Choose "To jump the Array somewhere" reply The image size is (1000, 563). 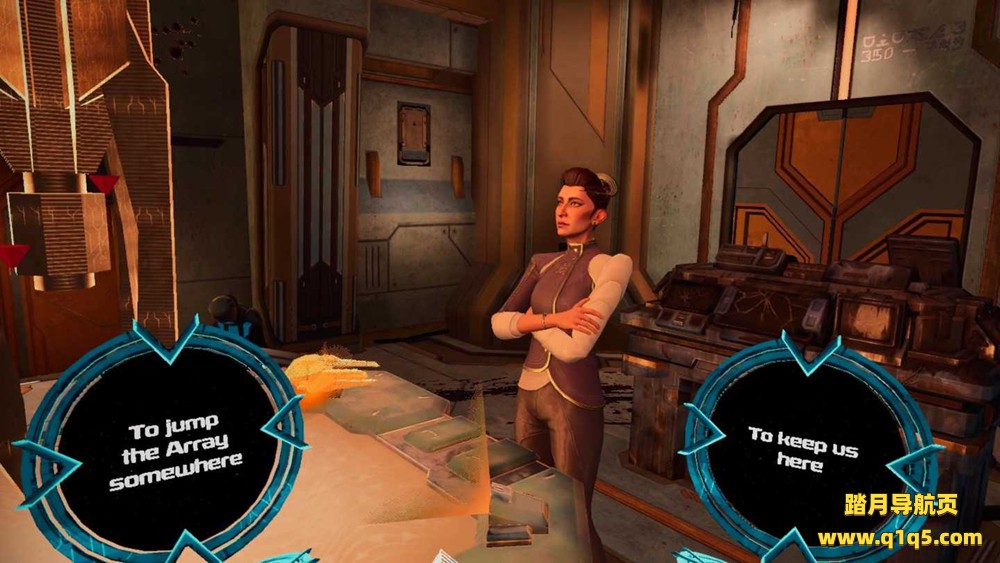[x=176, y=445]
